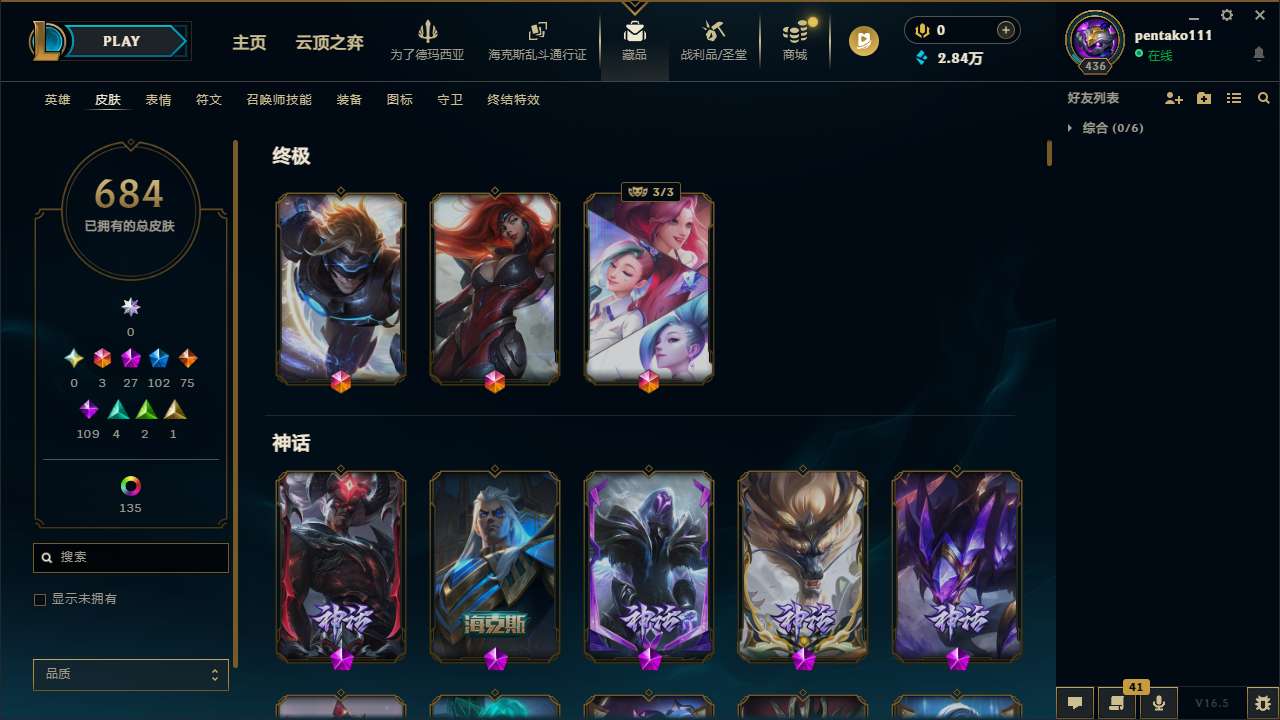Click the Hextech Brawl pass (海克斯乱斗通行证) icon
The width and height of the screenshot is (1280, 720).
click(537, 32)
